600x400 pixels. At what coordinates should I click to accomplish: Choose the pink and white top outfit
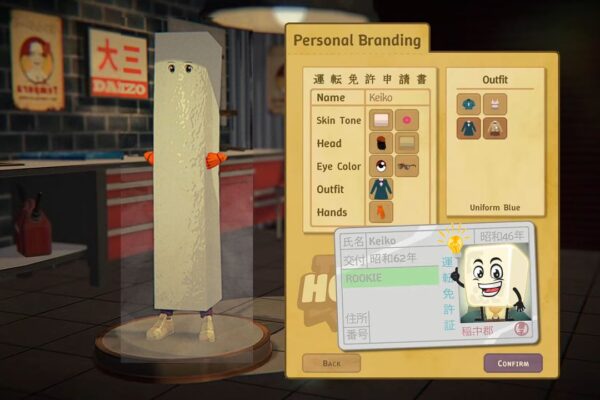pos(493,104)
